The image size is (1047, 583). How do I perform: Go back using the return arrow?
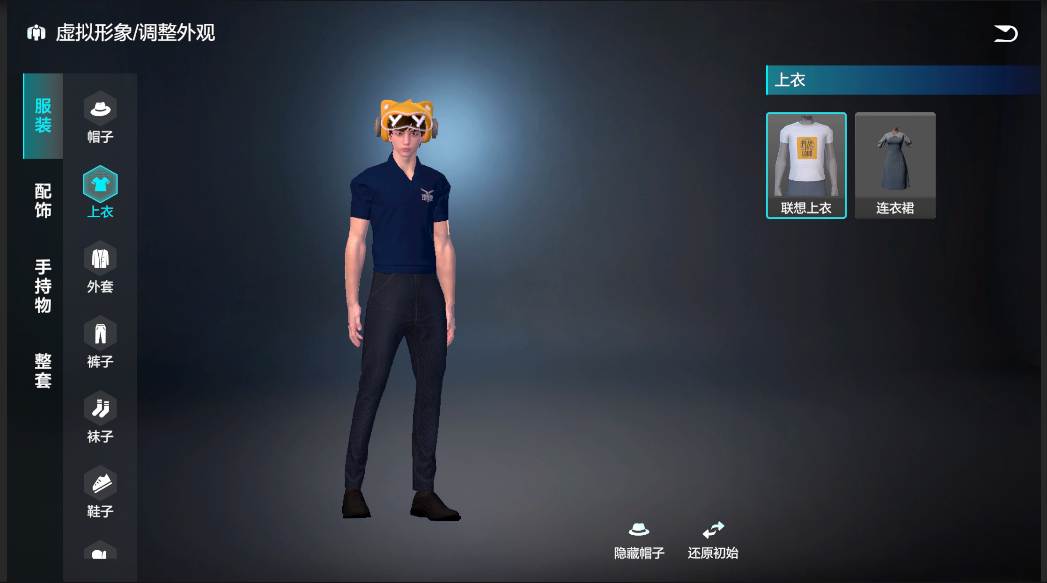[1005, 34]
